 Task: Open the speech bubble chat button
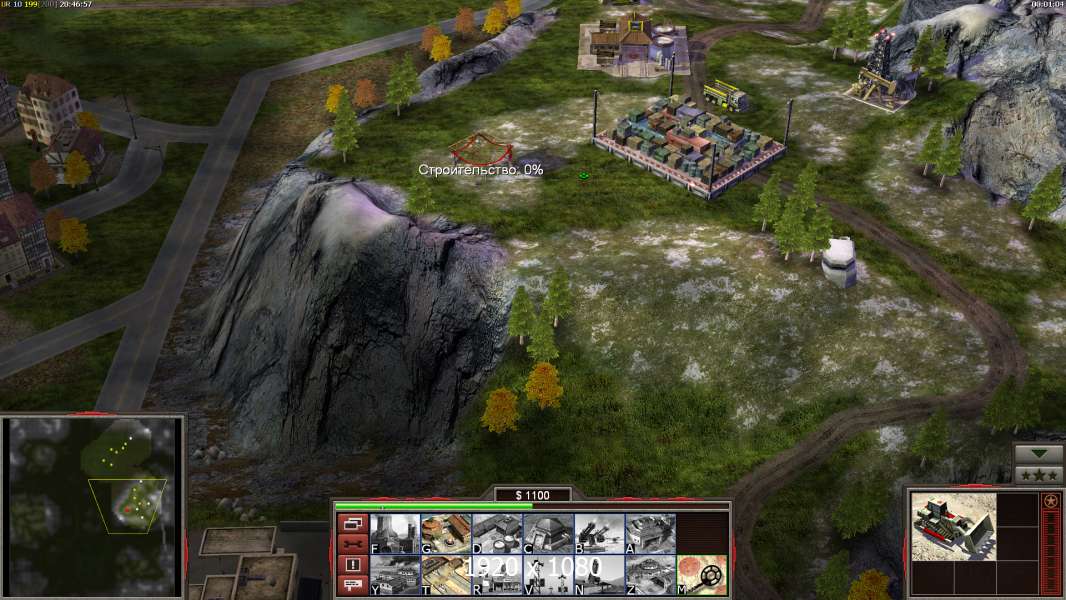click(x=351, y=586)
